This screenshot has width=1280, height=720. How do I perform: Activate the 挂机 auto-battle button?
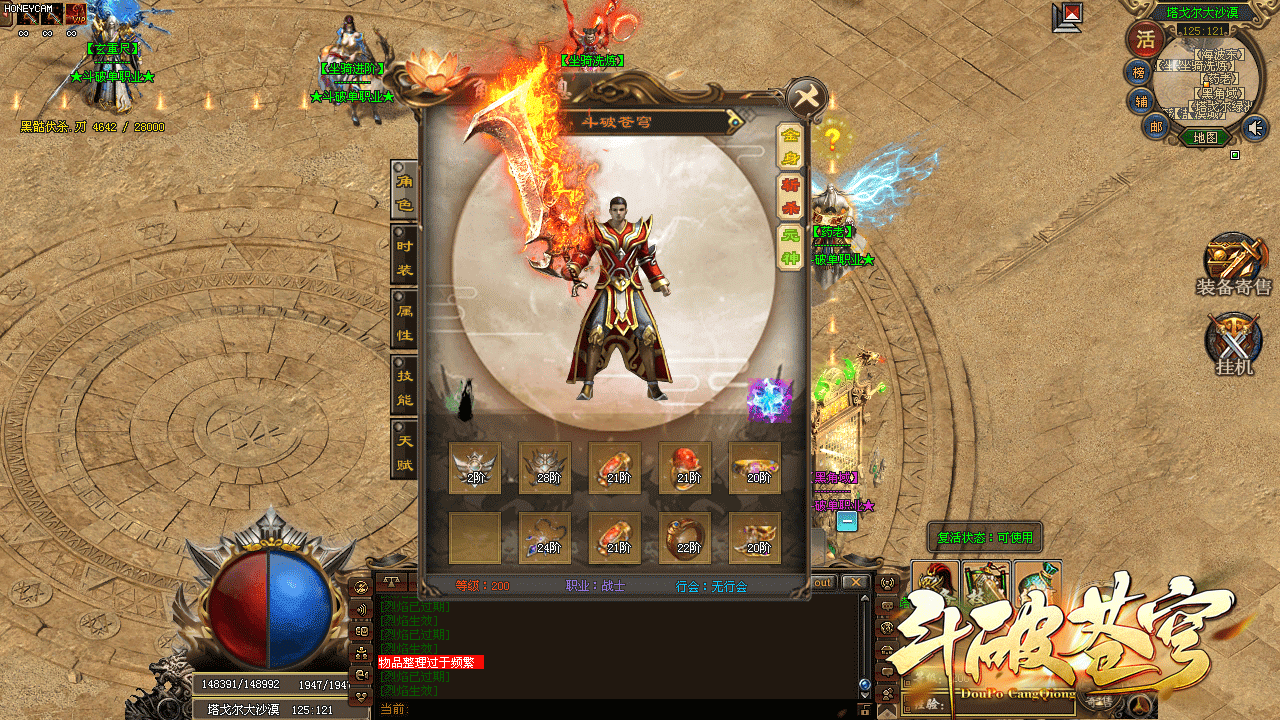(x=1233, y=343)
